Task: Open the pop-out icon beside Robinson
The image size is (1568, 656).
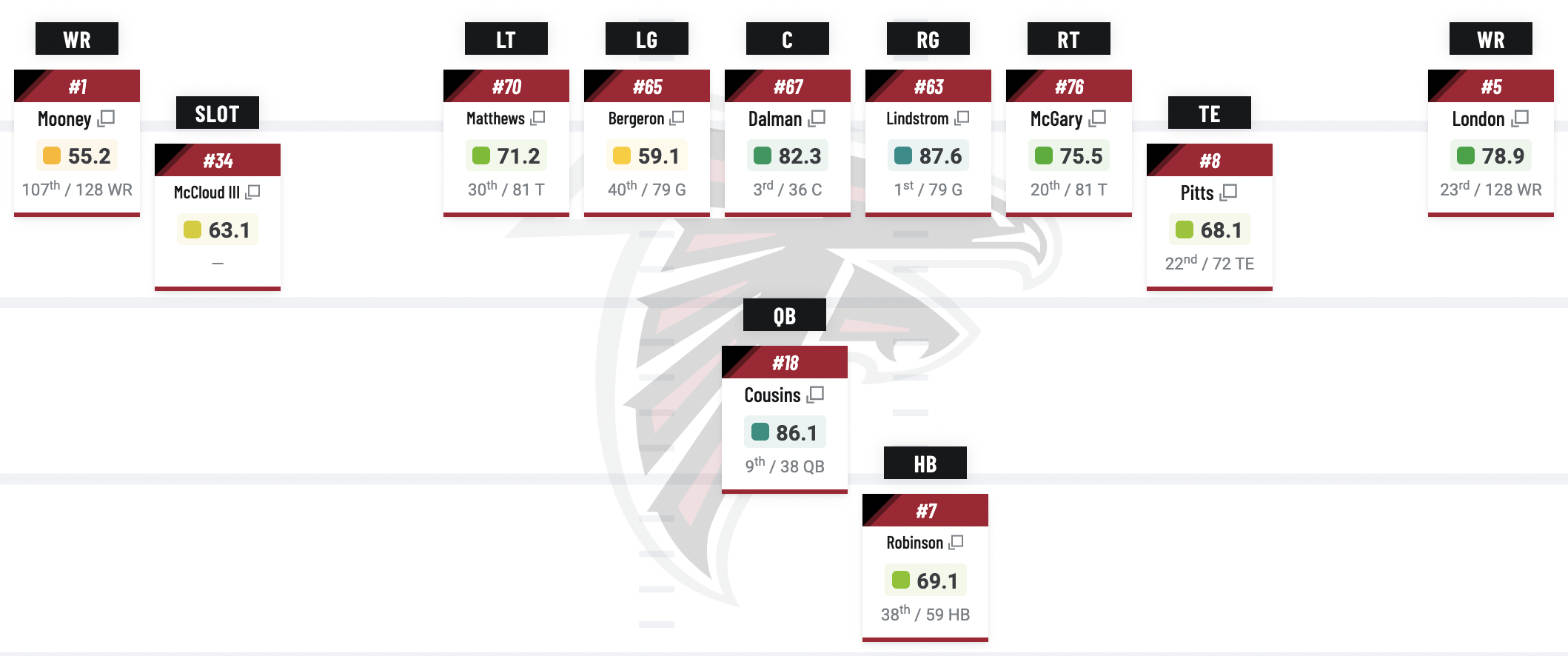Action: pos(956,543)
